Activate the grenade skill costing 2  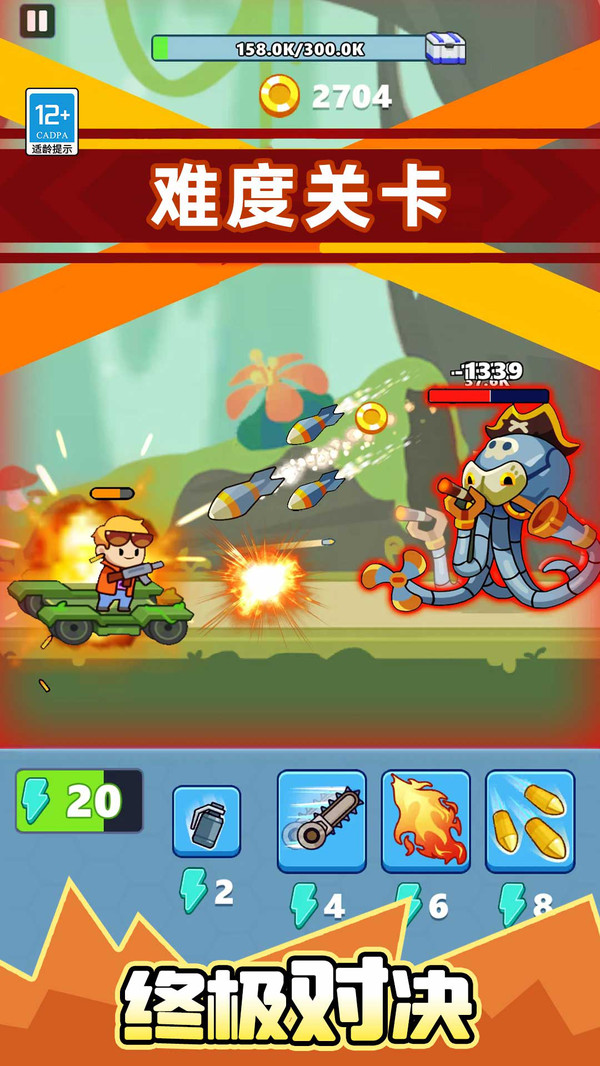206,821
